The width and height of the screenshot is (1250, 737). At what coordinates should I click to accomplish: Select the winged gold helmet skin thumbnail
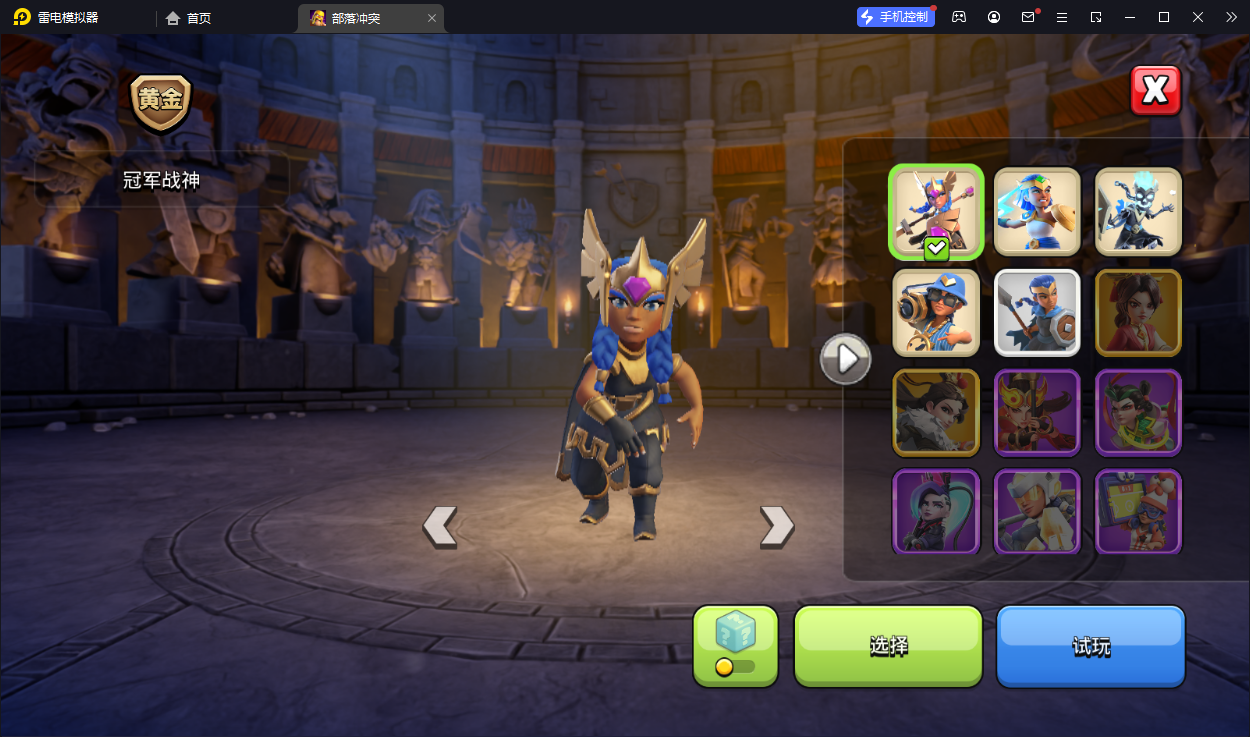coord(936,211)
